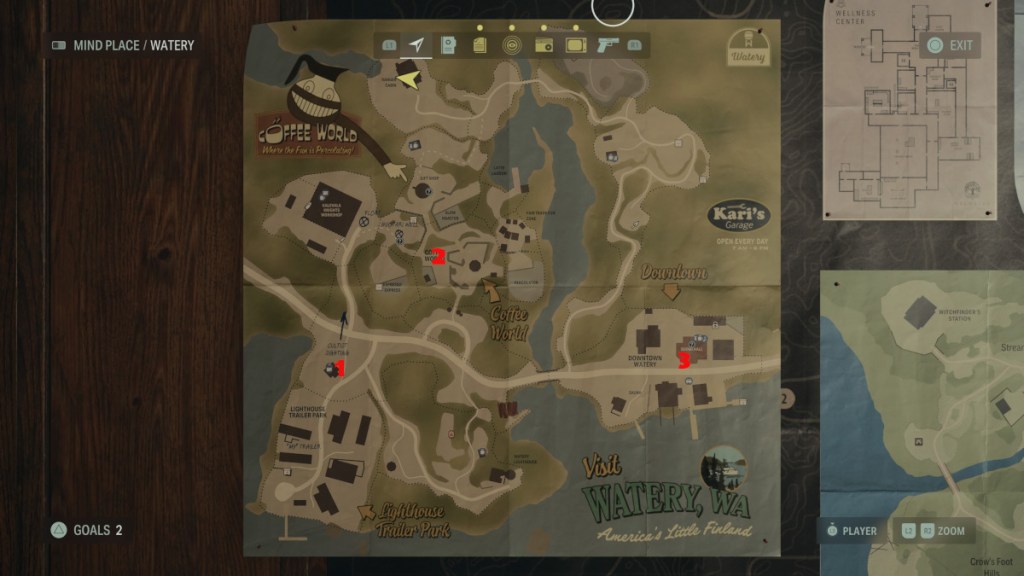View the Witchfinder's Station map sheet

pyautogui.click(x=920, y=420)
